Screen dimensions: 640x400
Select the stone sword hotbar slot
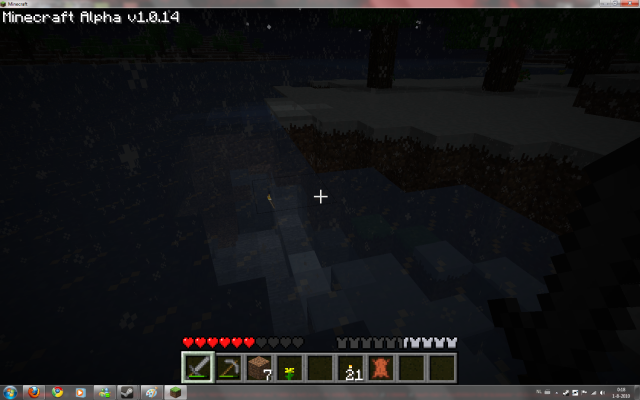[197, 367]
